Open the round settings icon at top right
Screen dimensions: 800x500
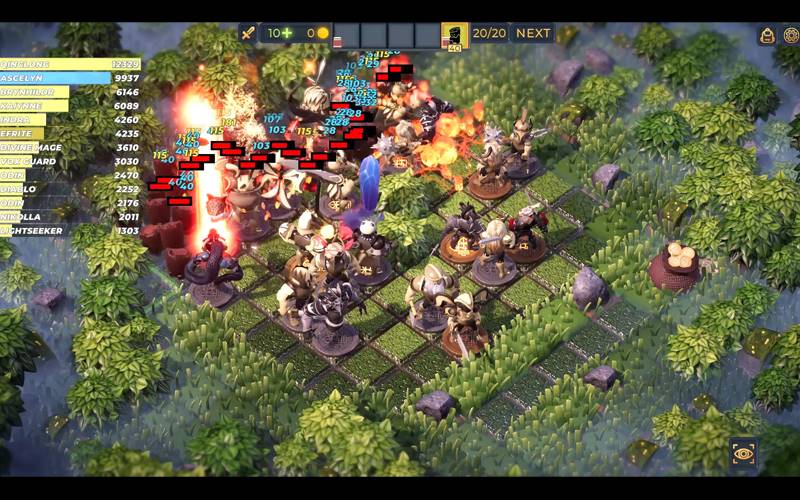[790, 36]
